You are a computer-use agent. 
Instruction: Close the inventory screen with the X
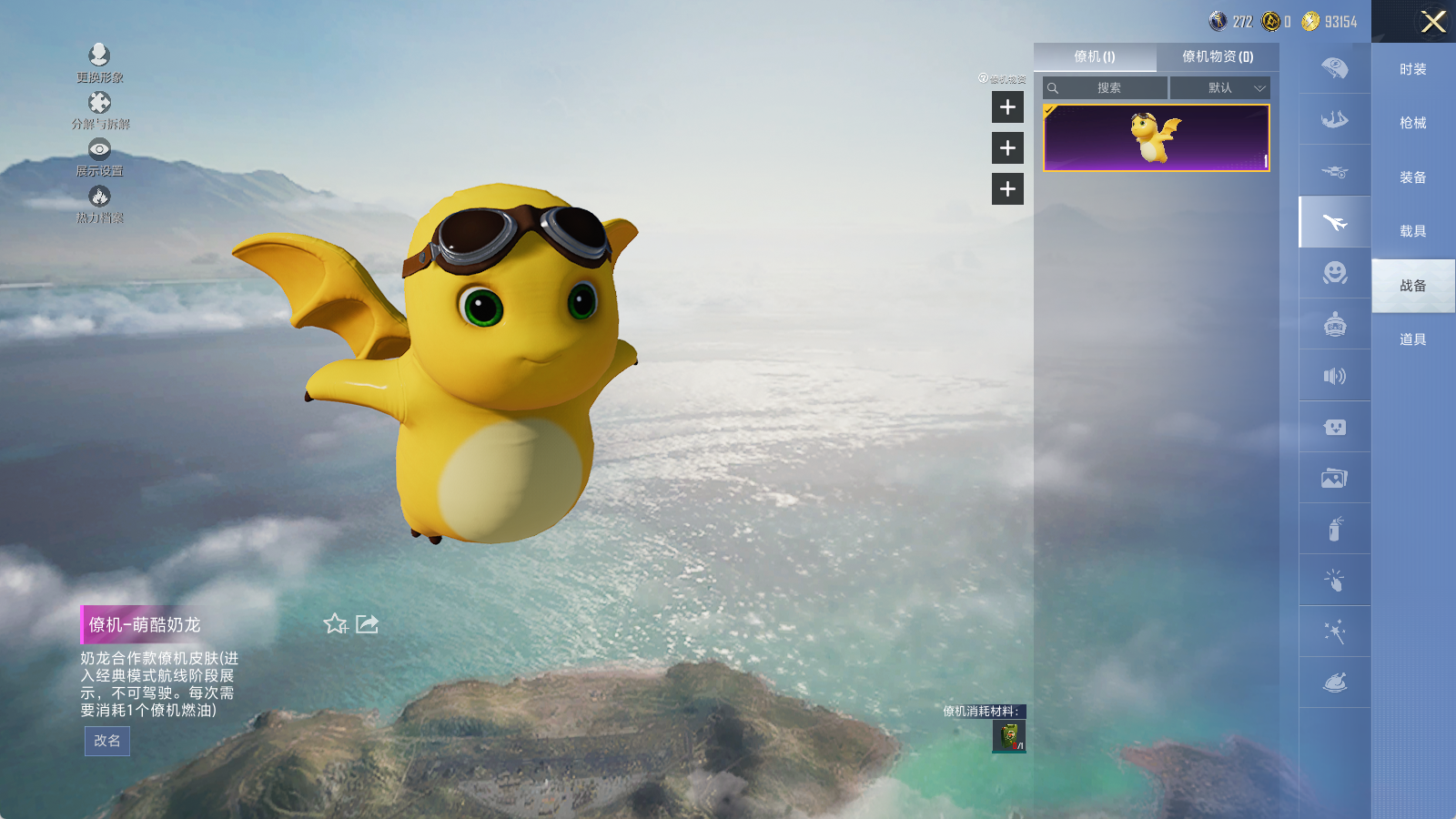[x=1433, y=22]
